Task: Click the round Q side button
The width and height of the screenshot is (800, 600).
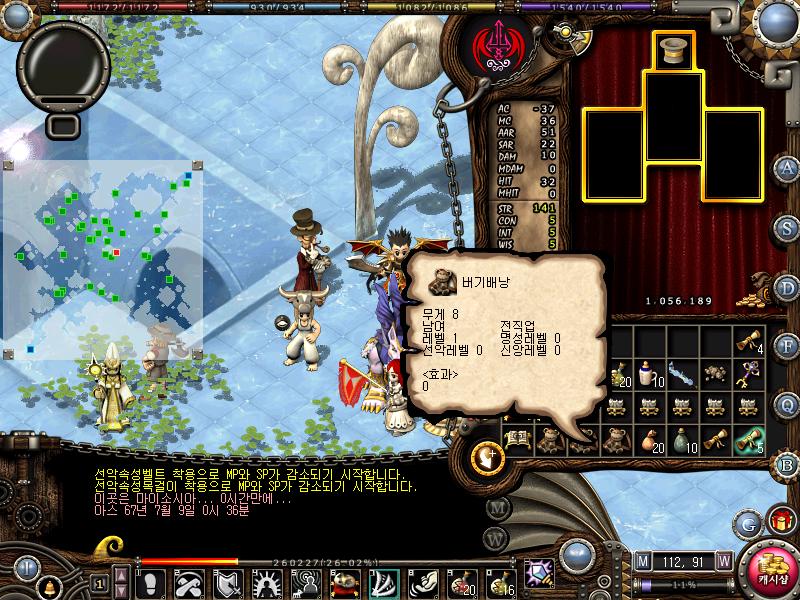Action: click(787, 405)
